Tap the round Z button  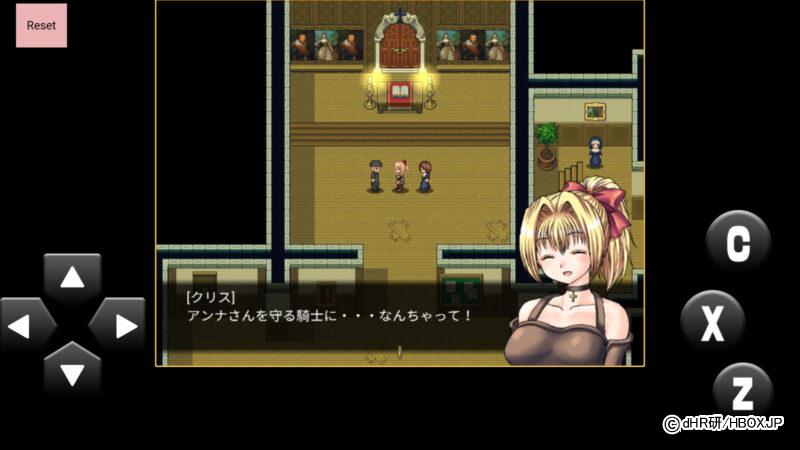(x=743, y=391)
